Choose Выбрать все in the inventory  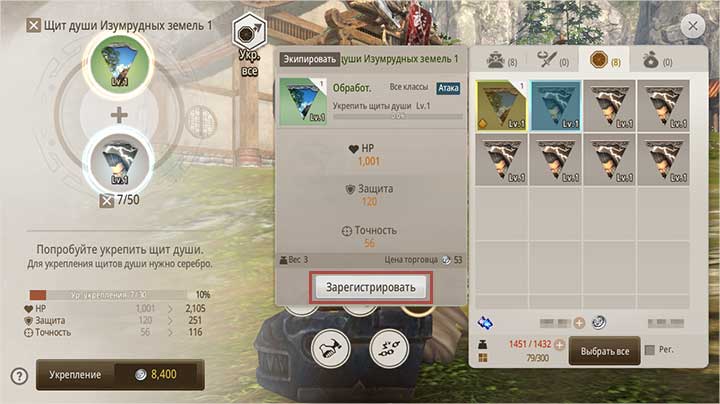click(604, 352)
